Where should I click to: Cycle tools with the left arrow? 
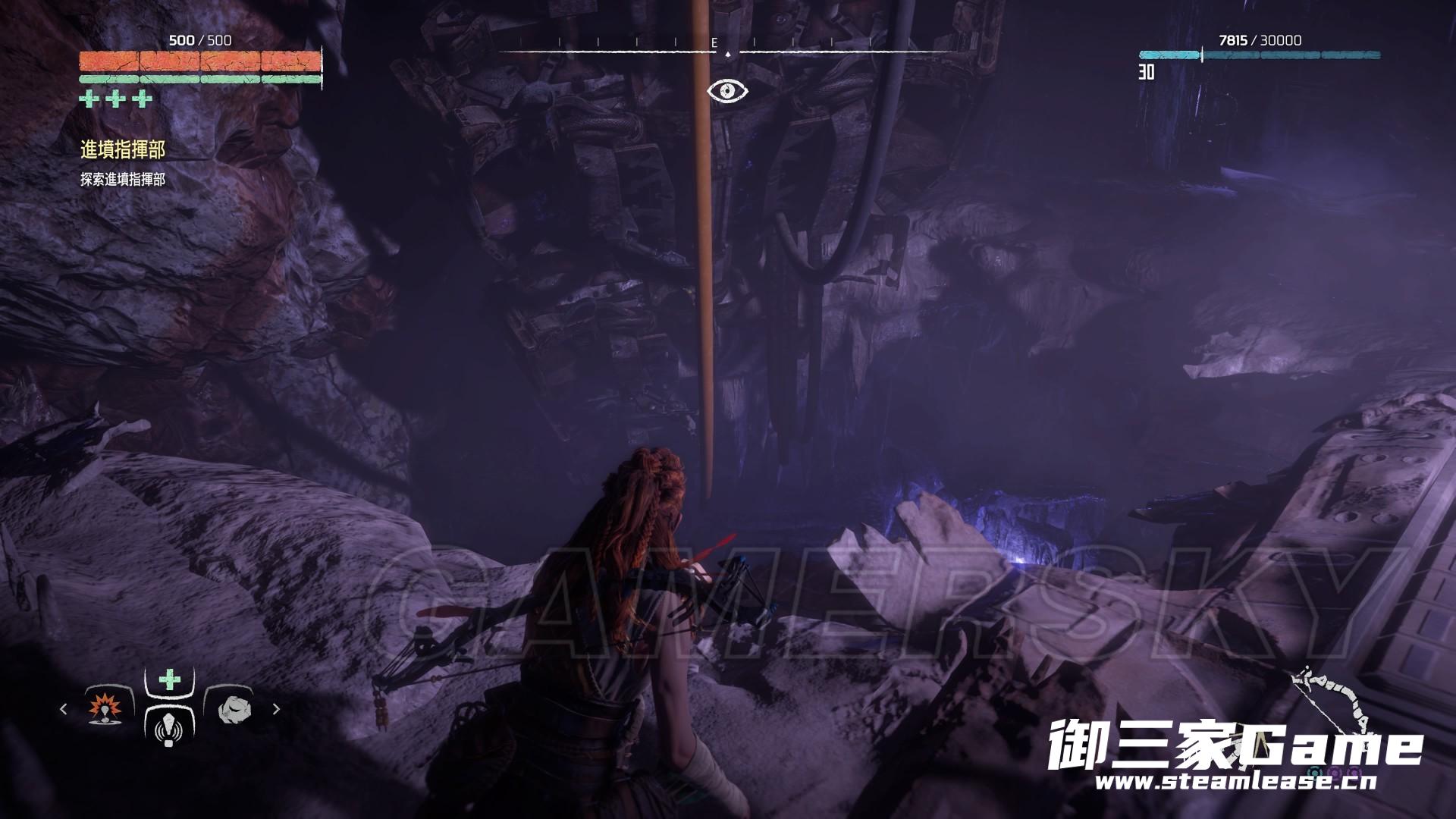pos(64,709)
